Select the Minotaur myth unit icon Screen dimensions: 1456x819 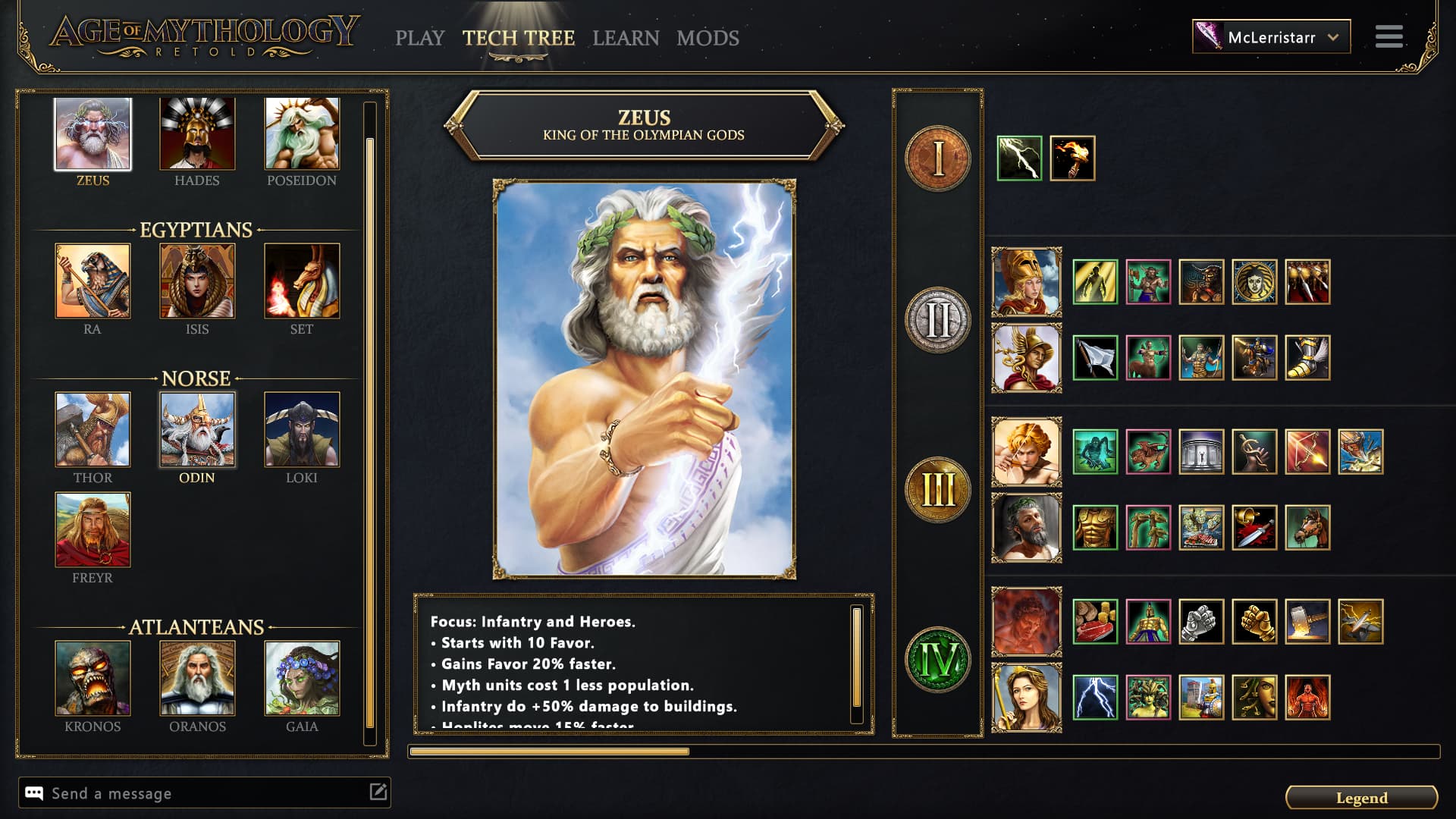pos(1201,282)
